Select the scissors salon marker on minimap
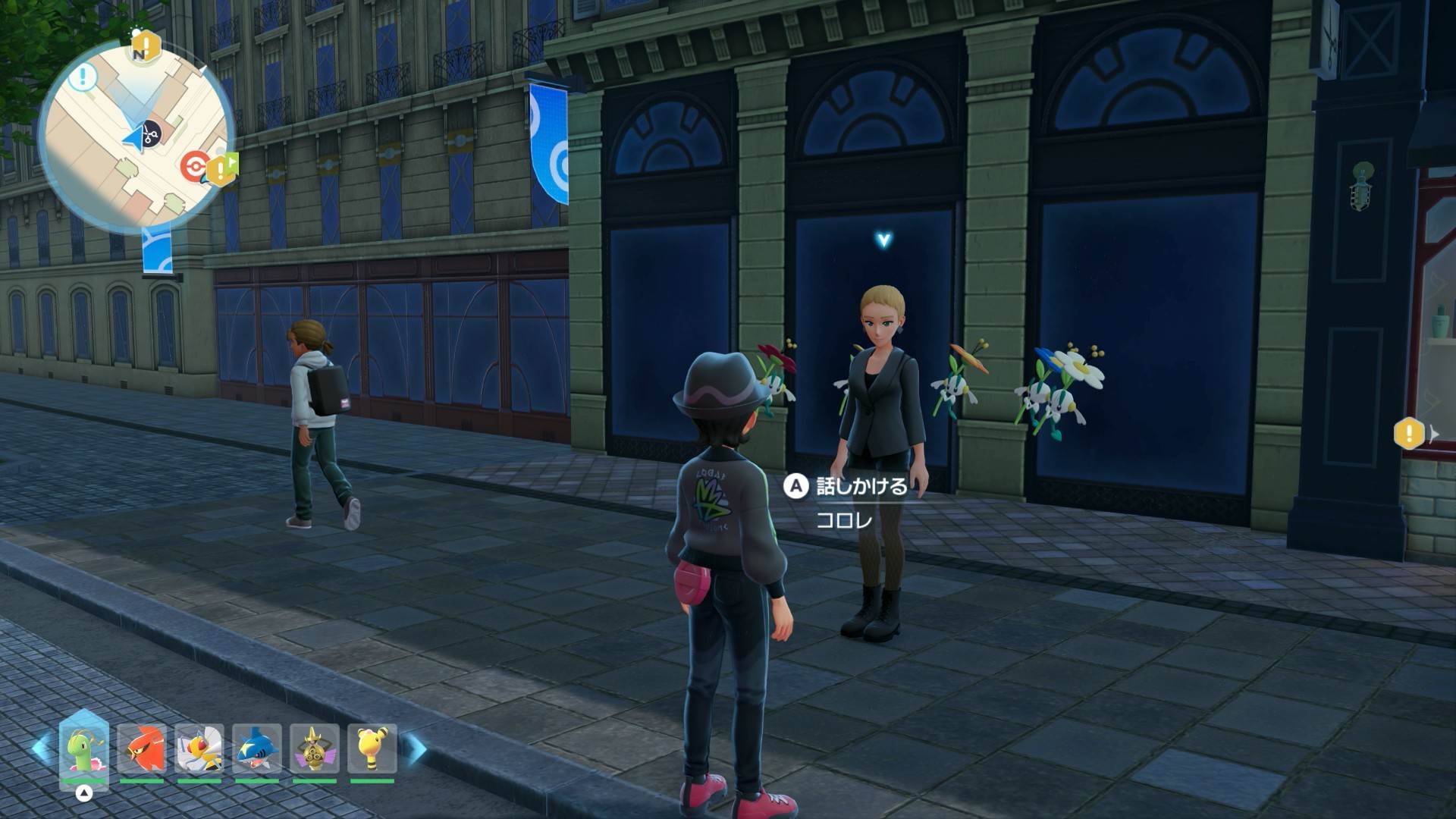This screenshot has width=1456, height=819. [150, 134]
